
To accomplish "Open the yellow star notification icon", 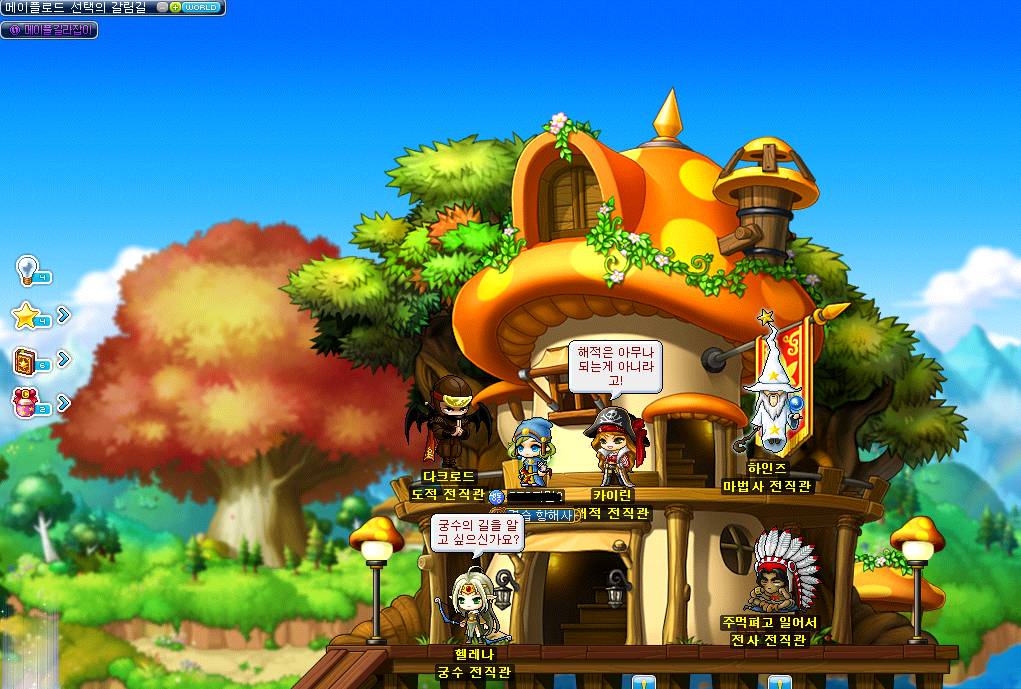I will (x=26, y=316).
